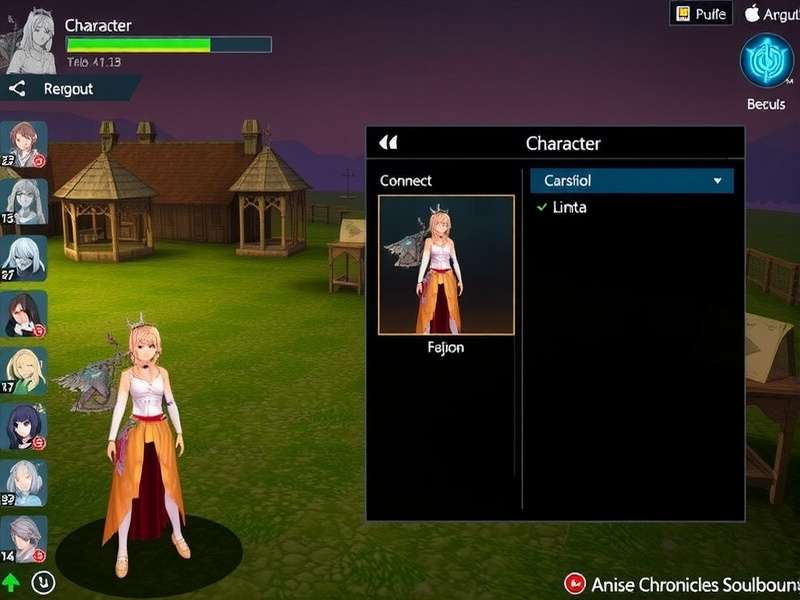Click the red icon beside Anise Chronicles Soulbouns

pyautogui.click(x=575, y=583)
